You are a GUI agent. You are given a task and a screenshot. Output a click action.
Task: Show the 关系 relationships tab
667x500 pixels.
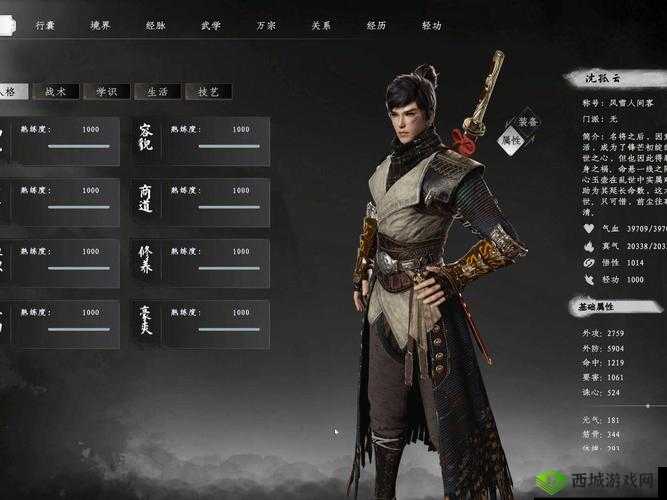[x=321, y=25]
